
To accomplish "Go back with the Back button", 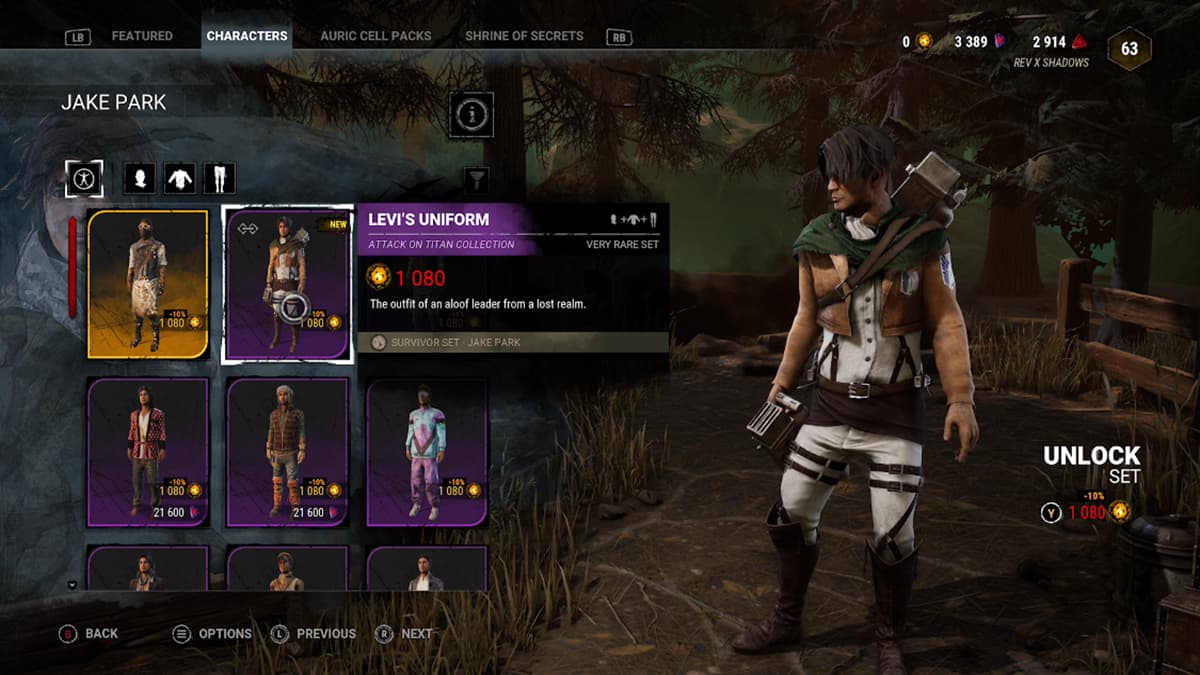I will (x=90, y=633).
